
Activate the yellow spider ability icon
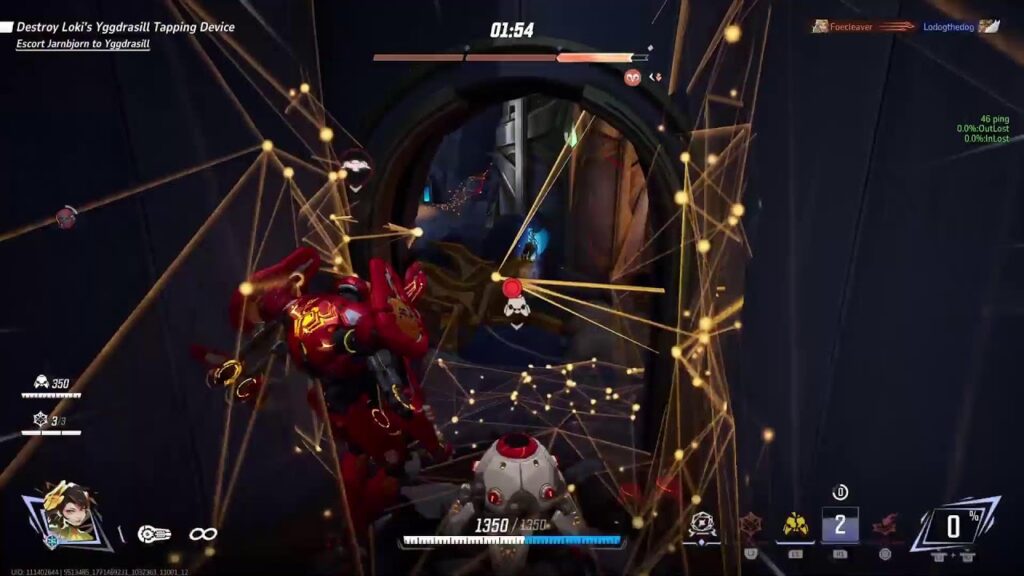coord(795,524)
